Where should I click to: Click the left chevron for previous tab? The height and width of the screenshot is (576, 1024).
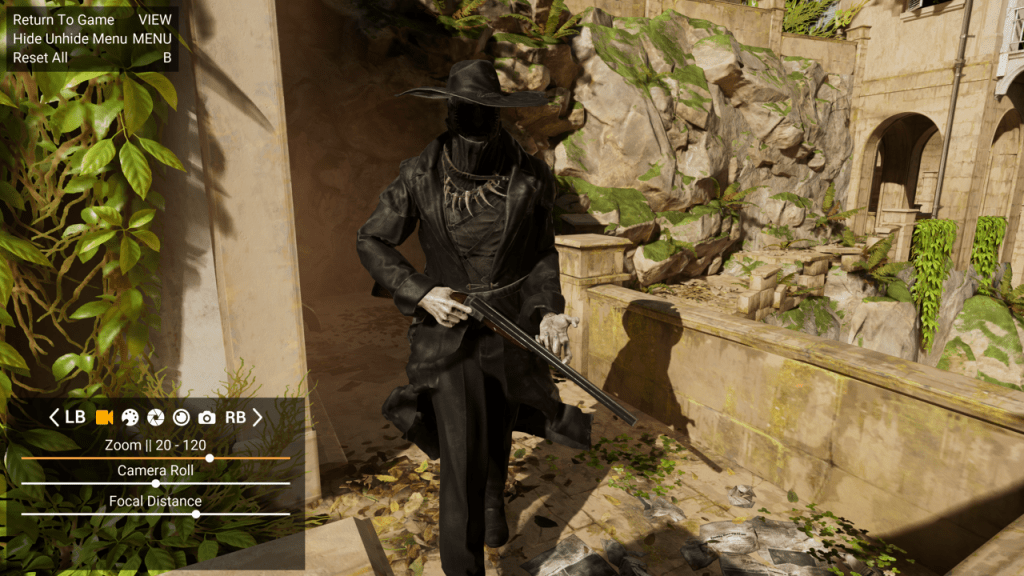pyautogui.click(x=54, y=417)
